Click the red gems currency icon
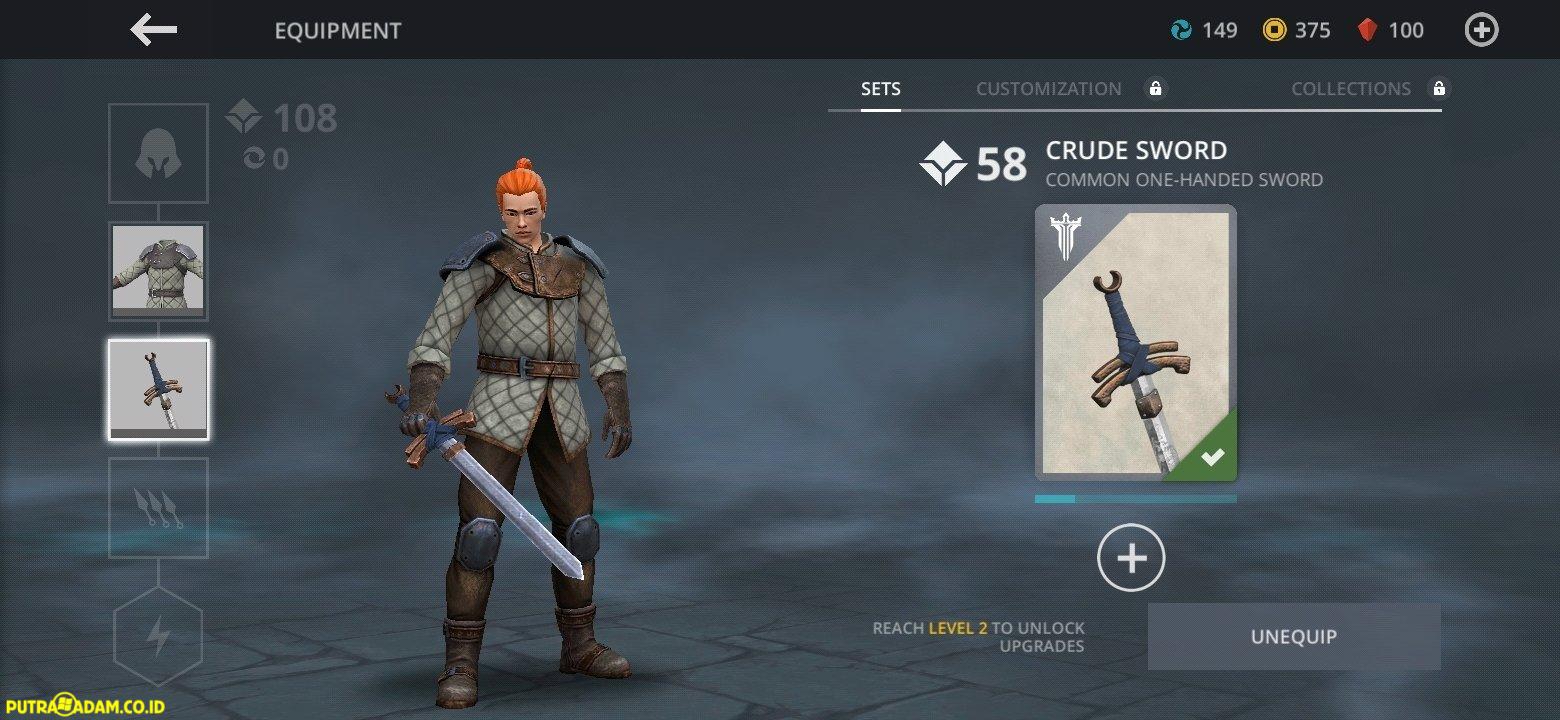This screenshot has width=1560, height=720. [1369, 30]
